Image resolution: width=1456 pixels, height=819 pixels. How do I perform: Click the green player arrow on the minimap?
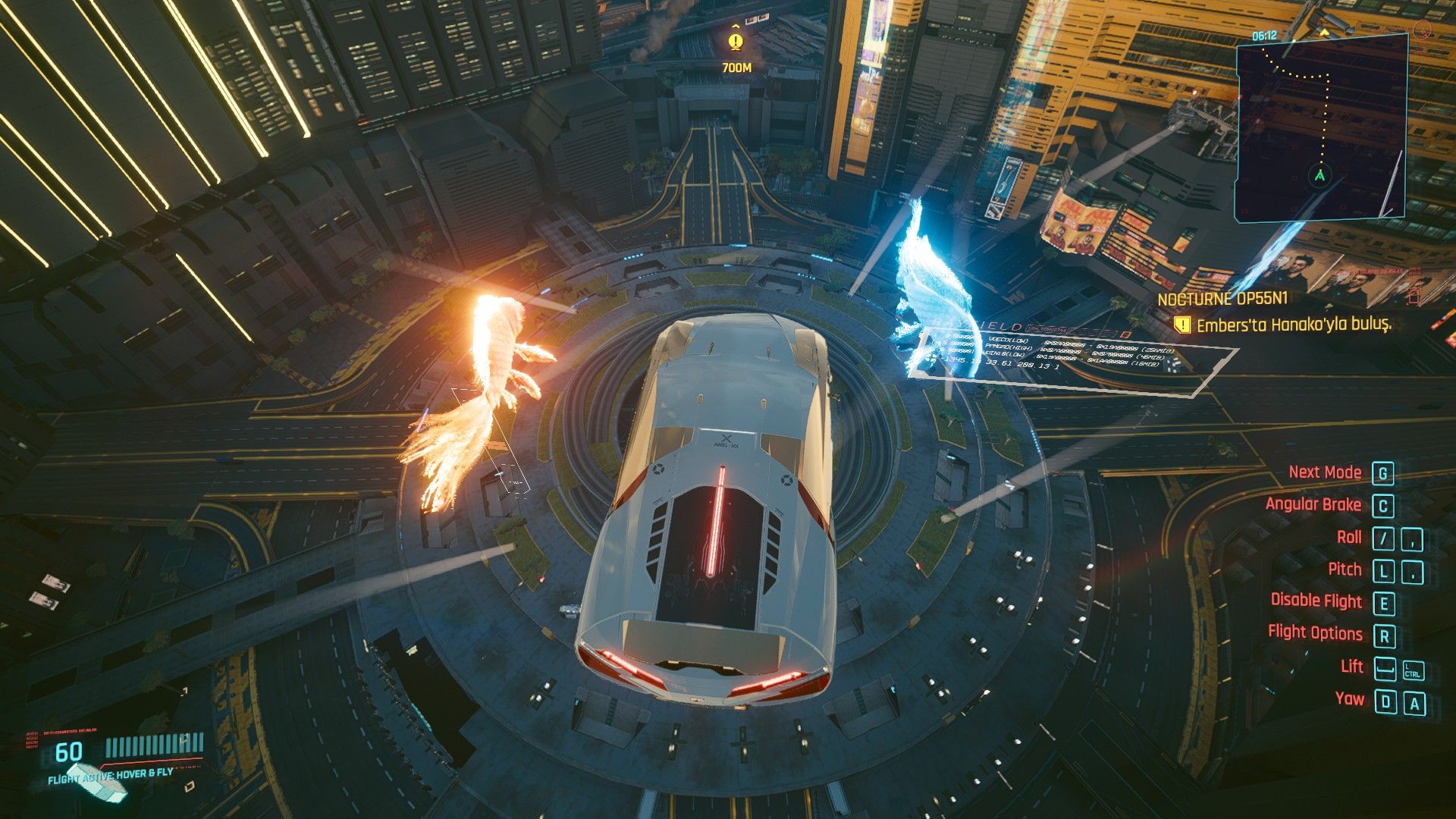1320,176
